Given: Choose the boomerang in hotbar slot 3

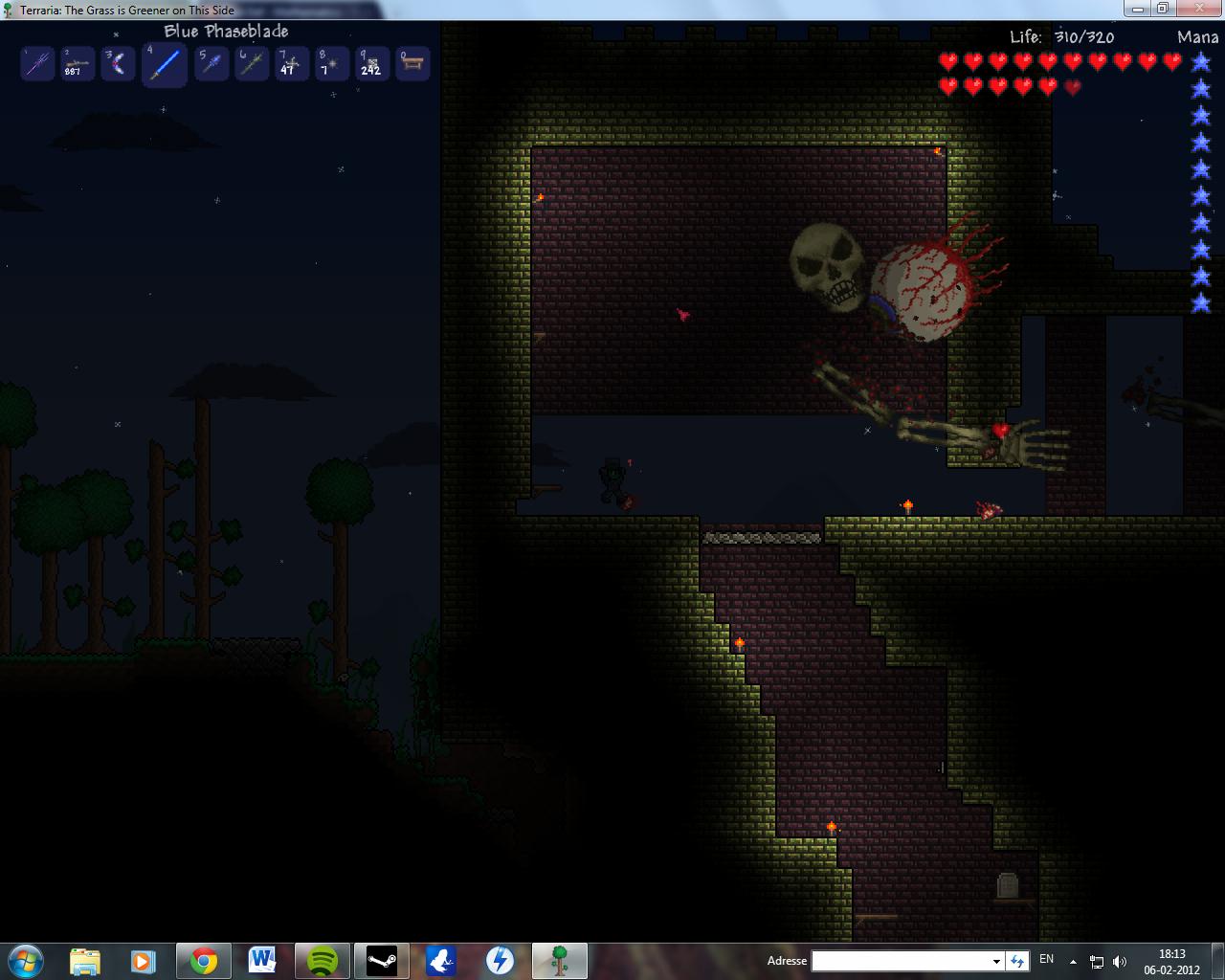Looking at the screenshot, I should 119,64.
